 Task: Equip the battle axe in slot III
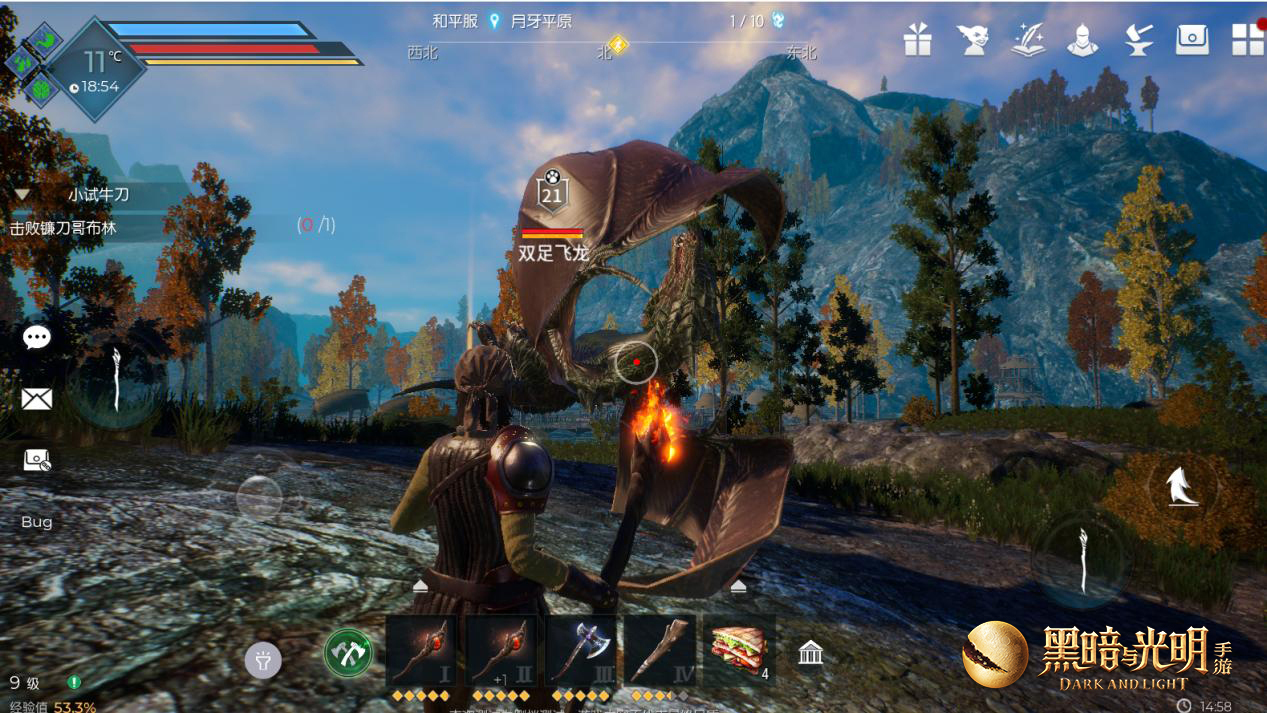click(580, 652)
